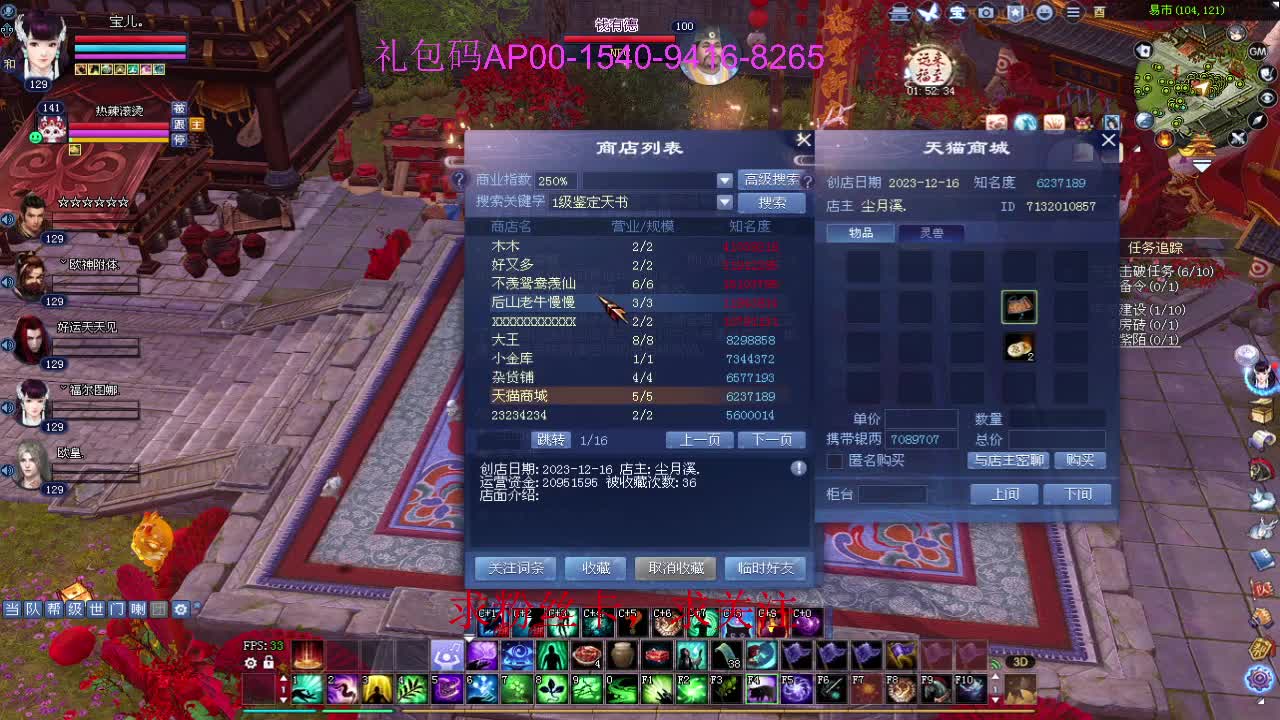Image resolution: width=1280 pixels, height=720 pixels.
Task: Toggle the lock icon beside the FPS counter
Action: [x=268, y=661]
